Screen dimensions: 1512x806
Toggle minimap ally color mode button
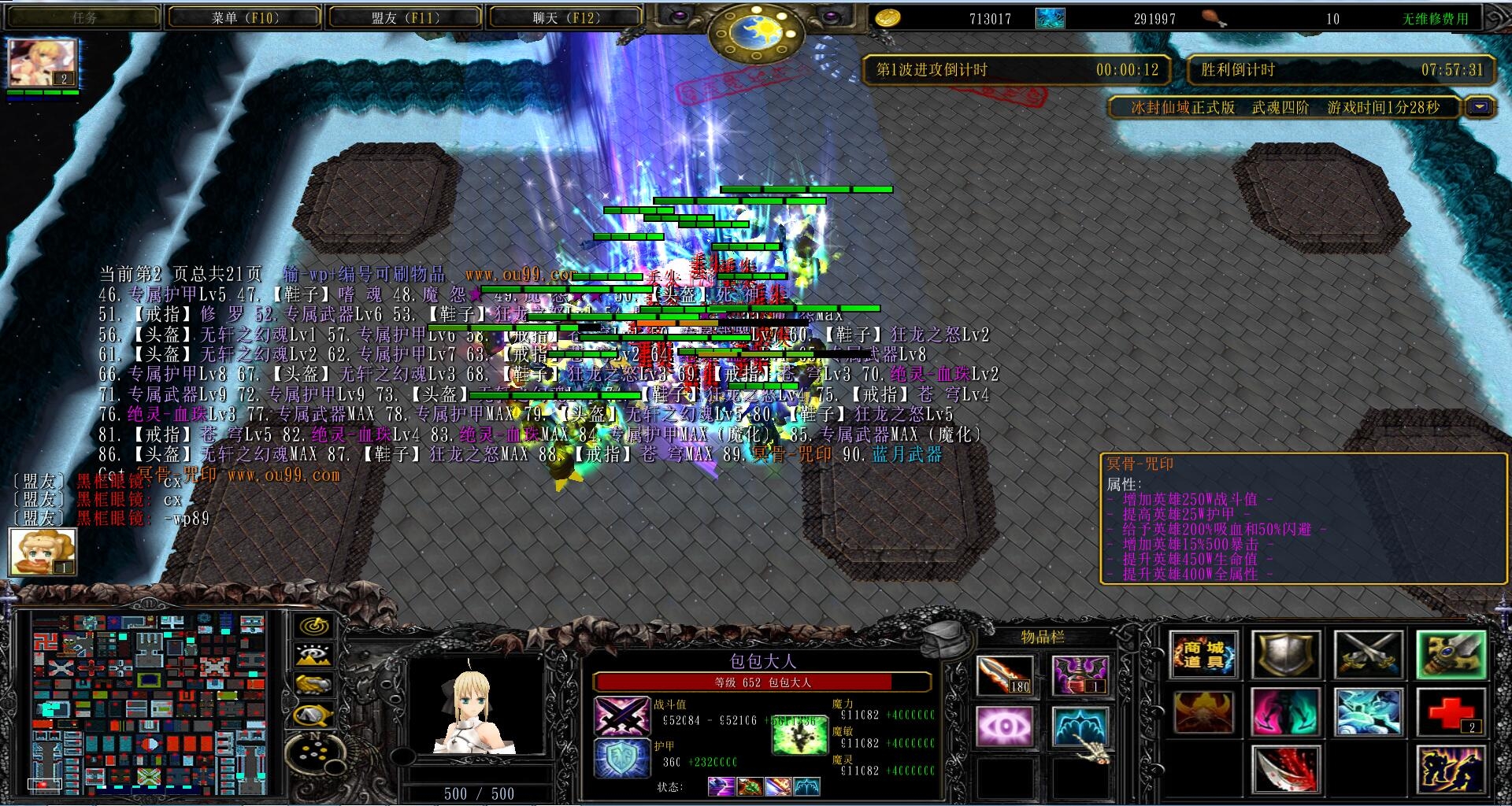click(x=314, y=685)
